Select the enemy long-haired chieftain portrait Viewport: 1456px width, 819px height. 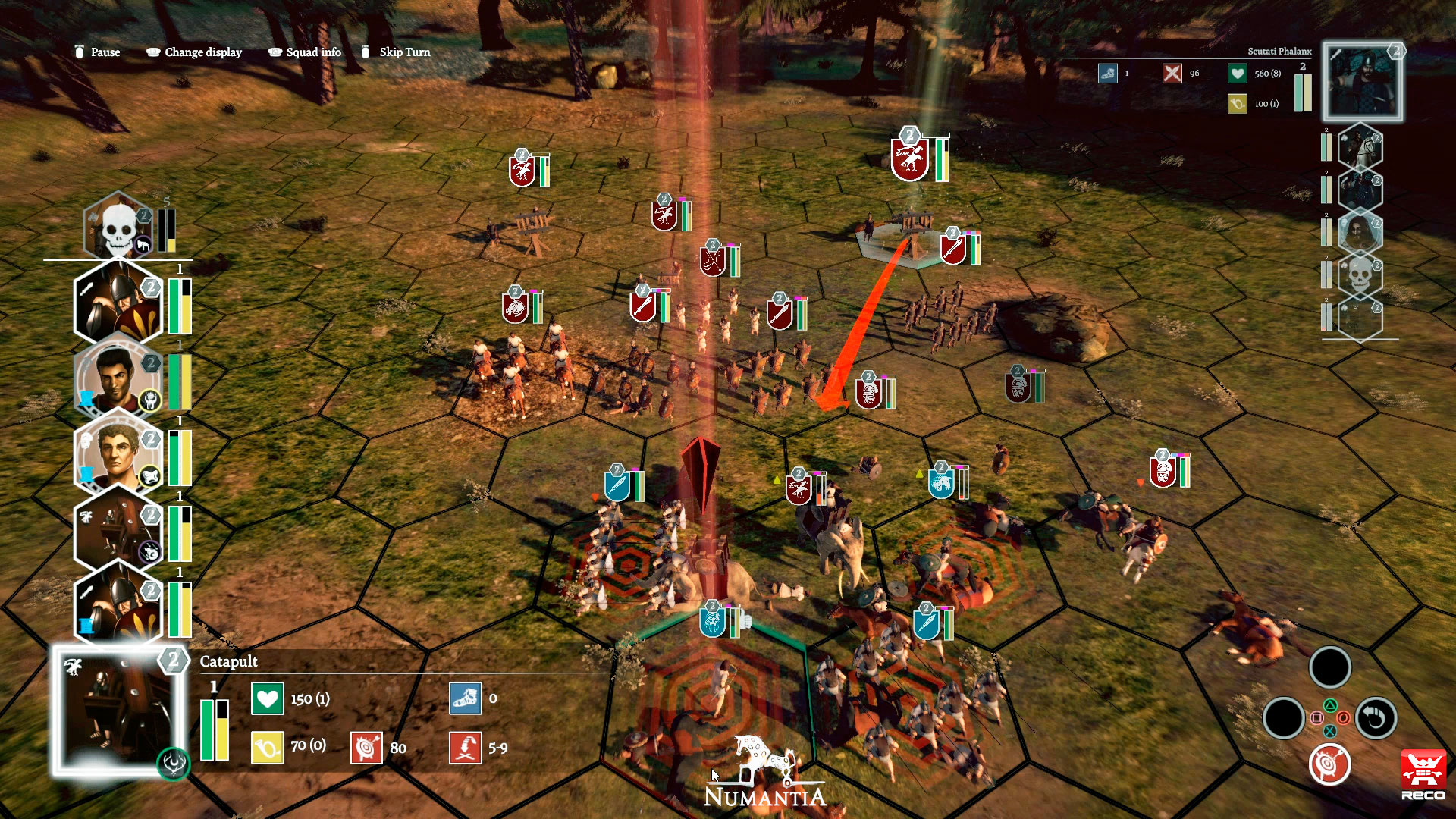[x=1360, y=232]
